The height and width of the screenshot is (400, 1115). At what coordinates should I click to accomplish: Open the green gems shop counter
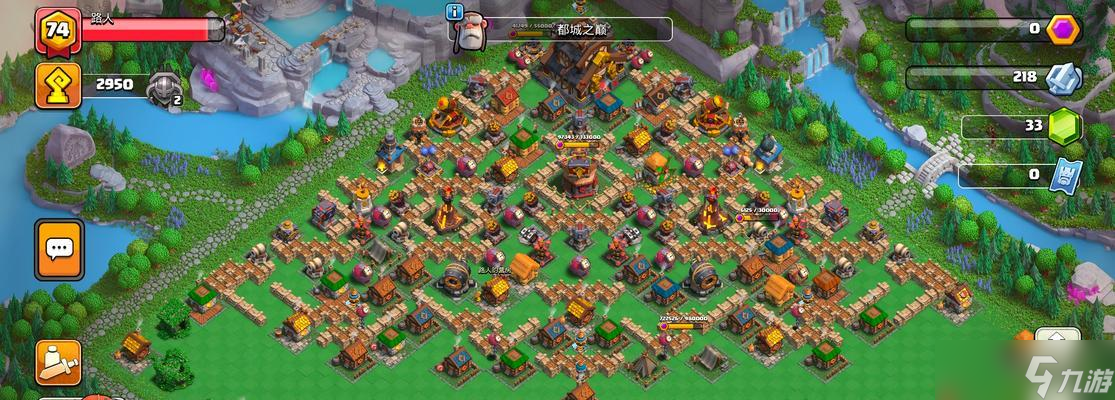[1064, 126]
